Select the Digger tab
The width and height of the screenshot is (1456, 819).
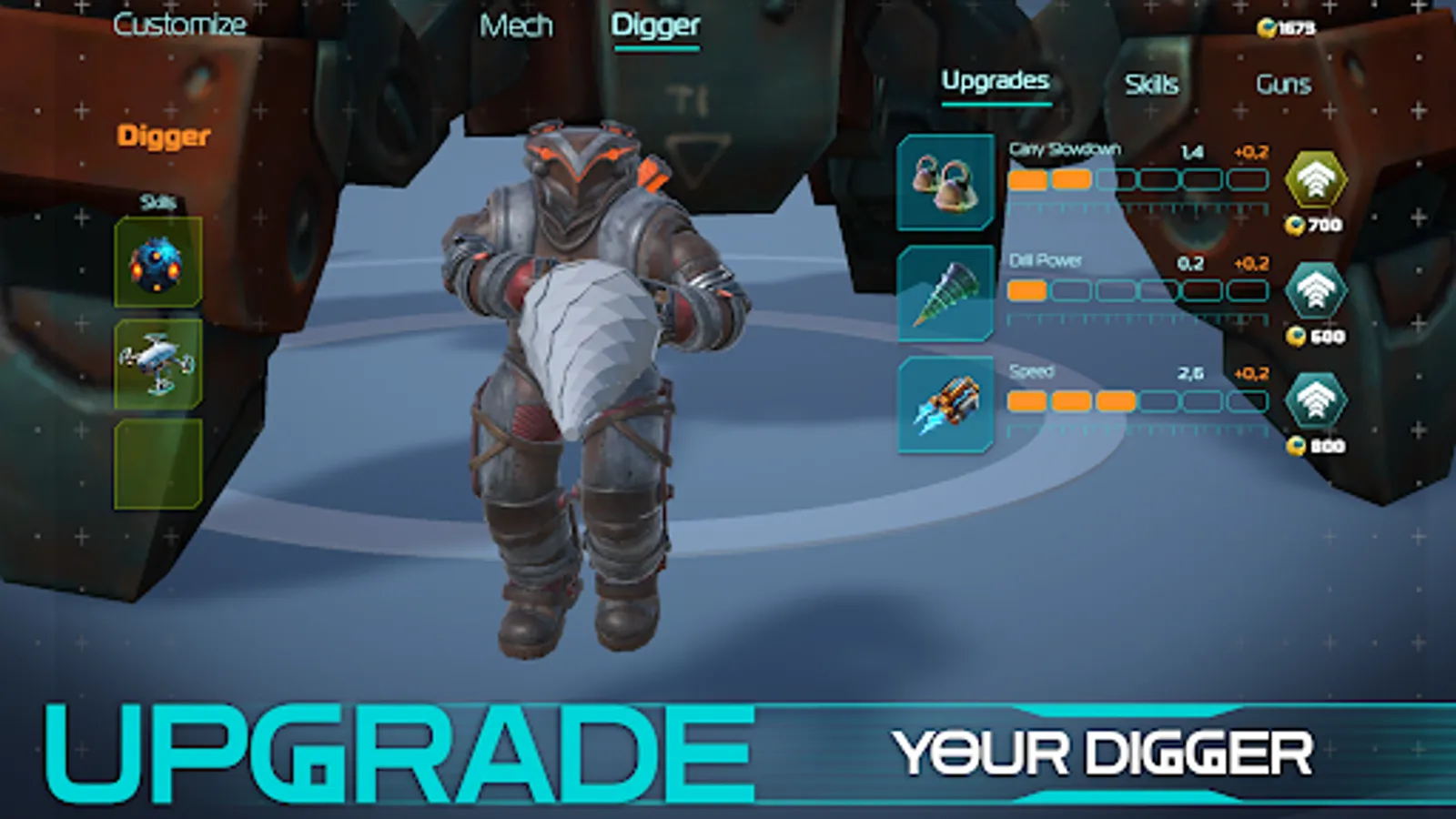pyautogui.click(x=657, y=25)
